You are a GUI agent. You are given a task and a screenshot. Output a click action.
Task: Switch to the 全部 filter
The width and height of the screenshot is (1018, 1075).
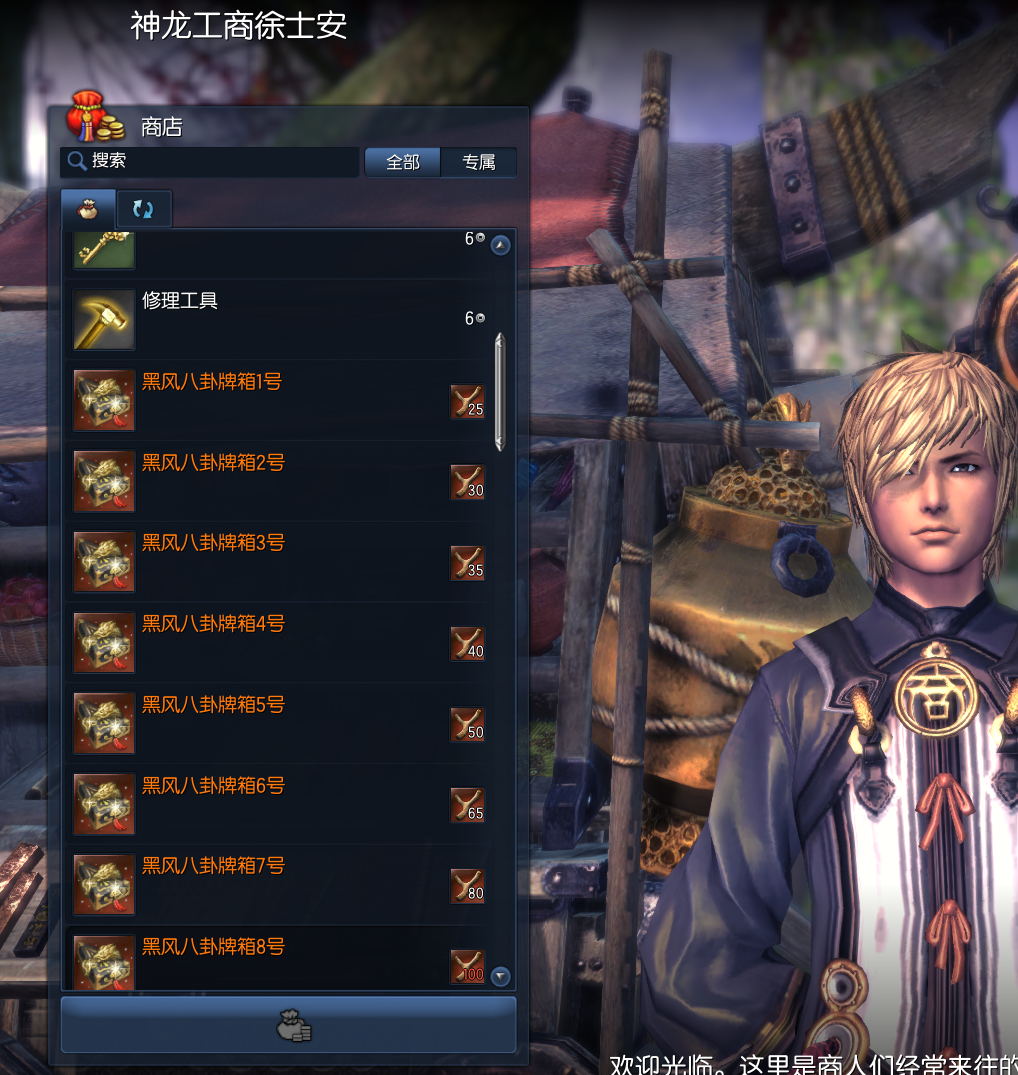click(x=402, y=162)
